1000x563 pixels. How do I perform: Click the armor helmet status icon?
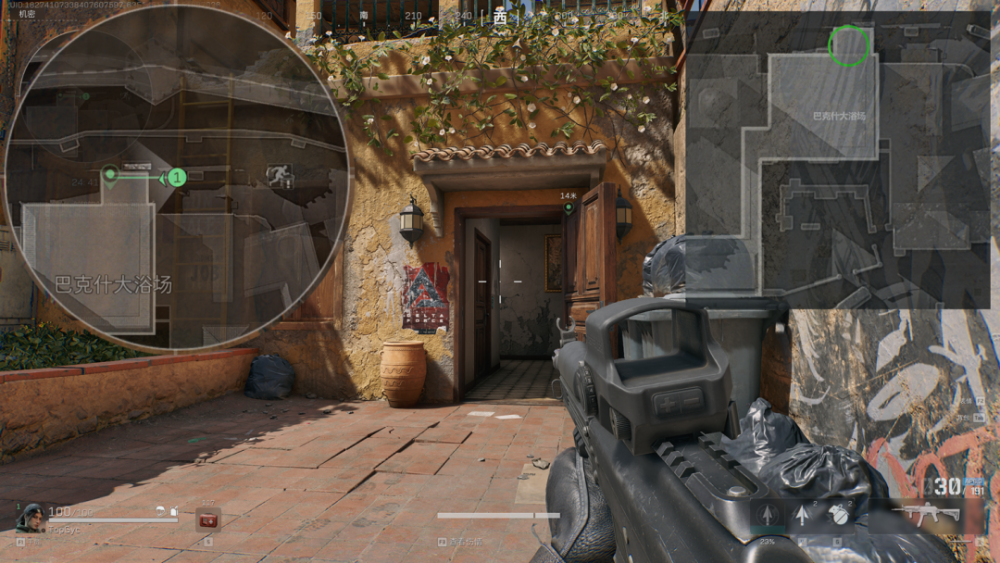click(173, 512)
